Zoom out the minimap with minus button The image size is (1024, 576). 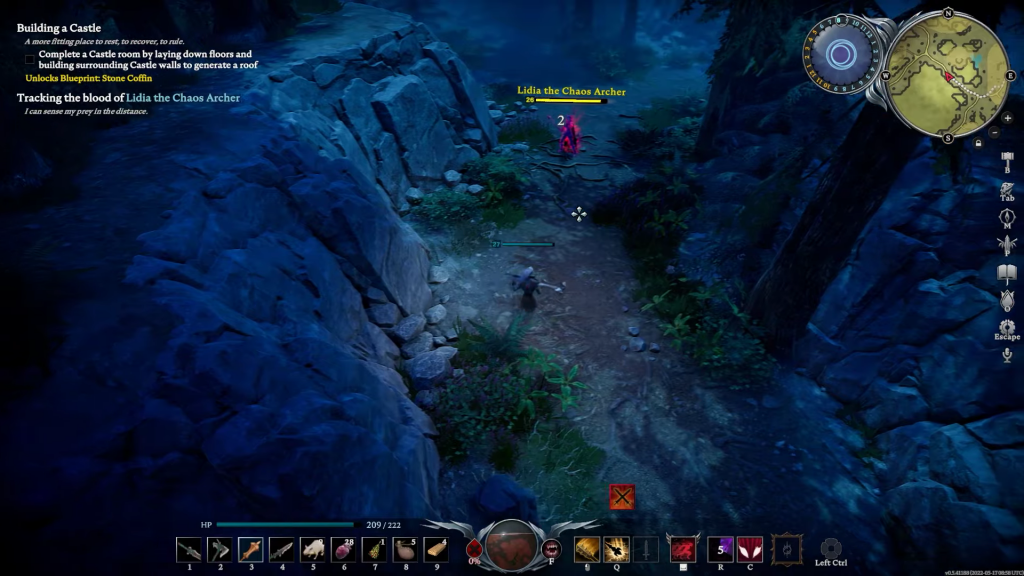point(994,133)
